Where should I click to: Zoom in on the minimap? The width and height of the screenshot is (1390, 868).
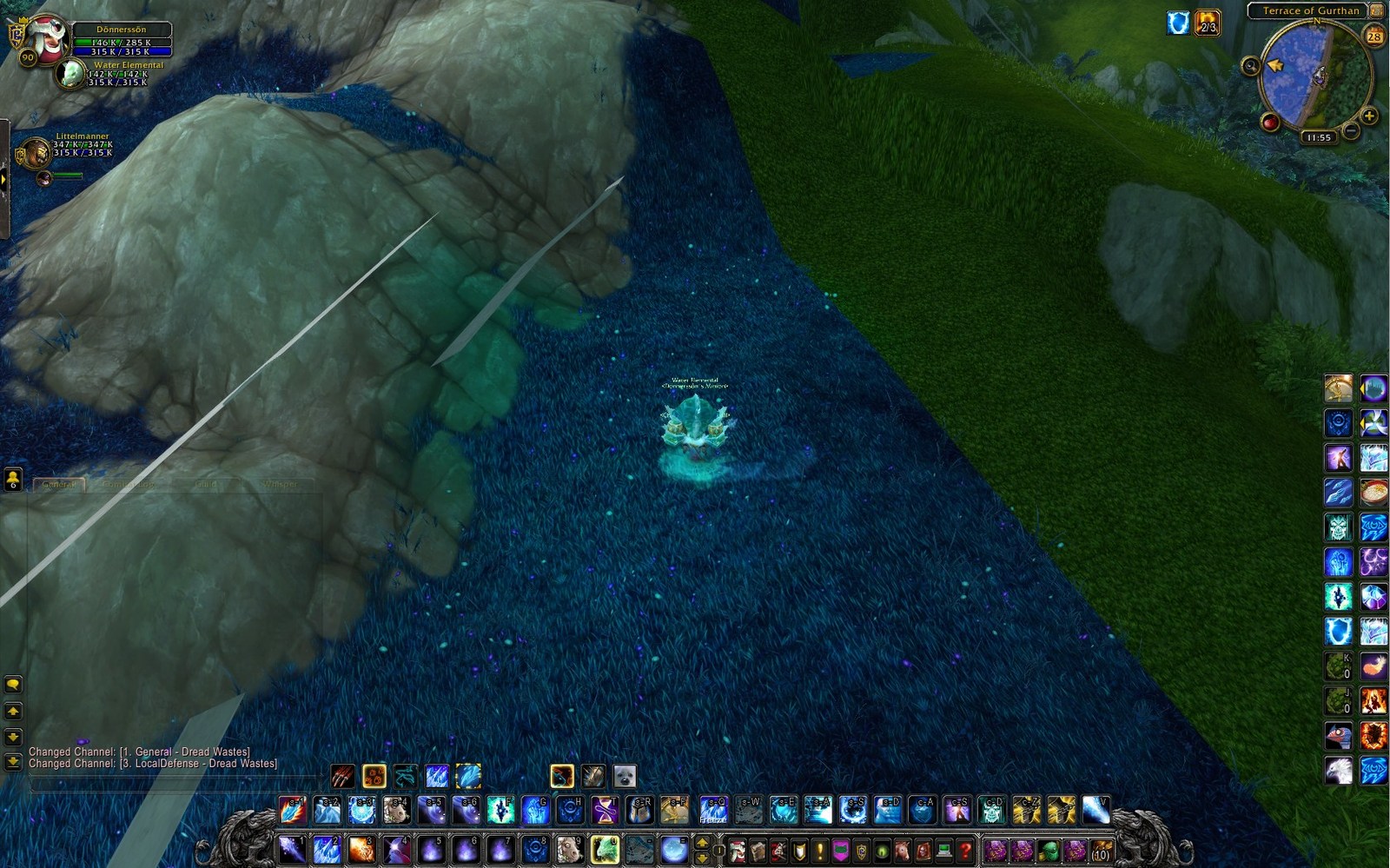[1369, 116]
